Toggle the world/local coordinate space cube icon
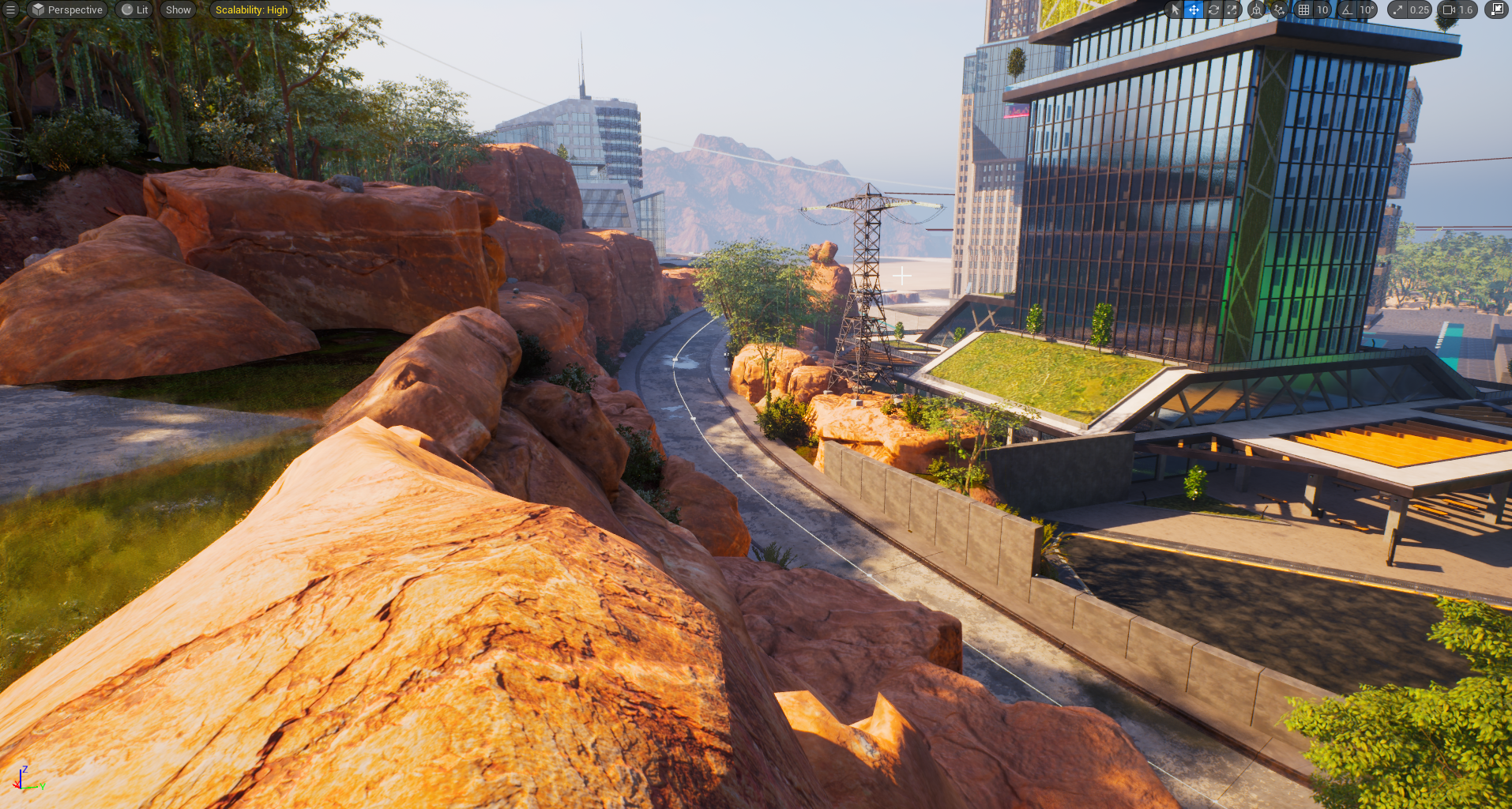 pos(1256,9)
